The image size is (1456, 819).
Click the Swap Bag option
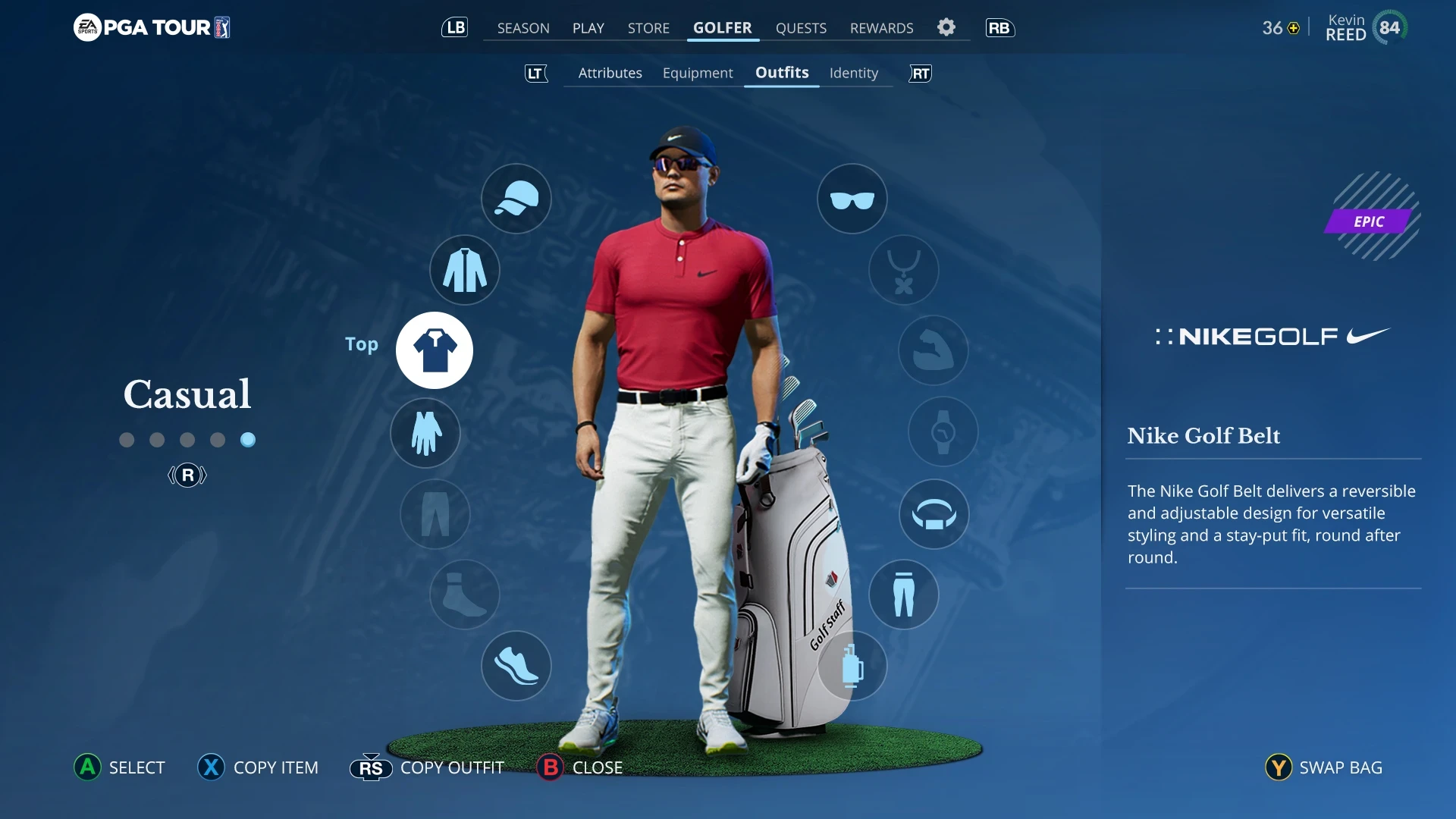click(1340, 767)
